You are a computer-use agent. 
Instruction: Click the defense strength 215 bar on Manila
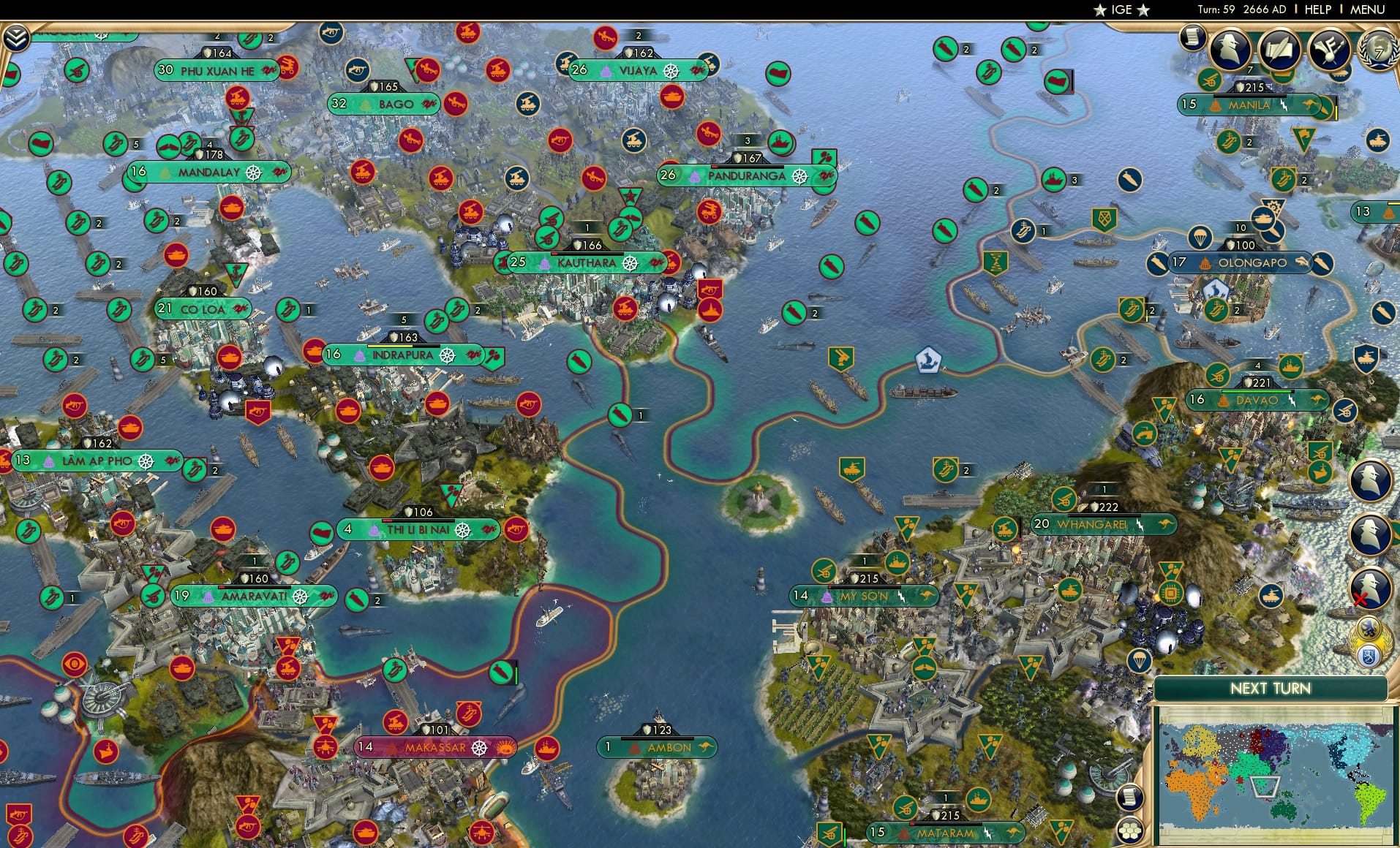tap(1251, 87)
